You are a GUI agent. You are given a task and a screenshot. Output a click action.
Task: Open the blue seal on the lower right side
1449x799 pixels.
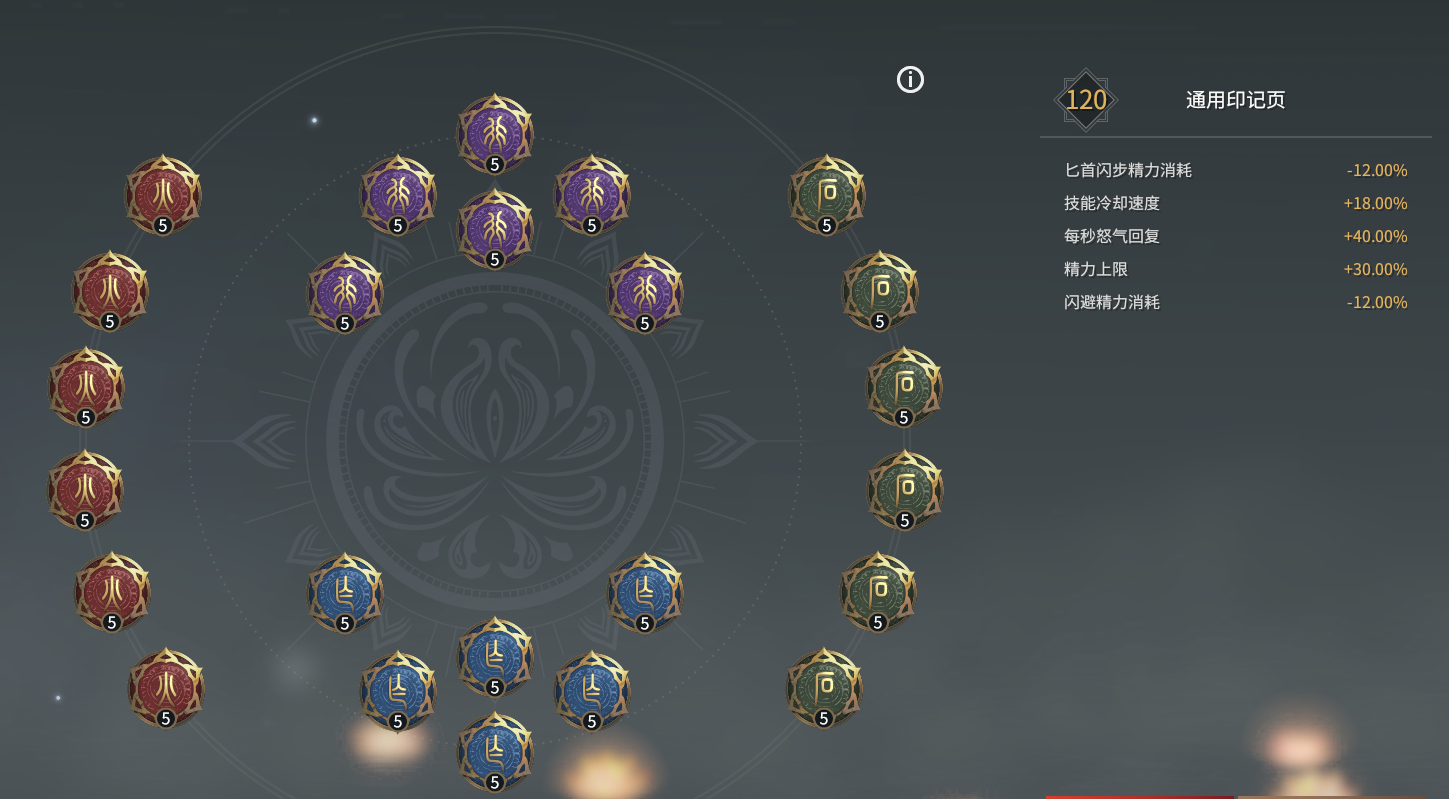click(x=590, y=688)
